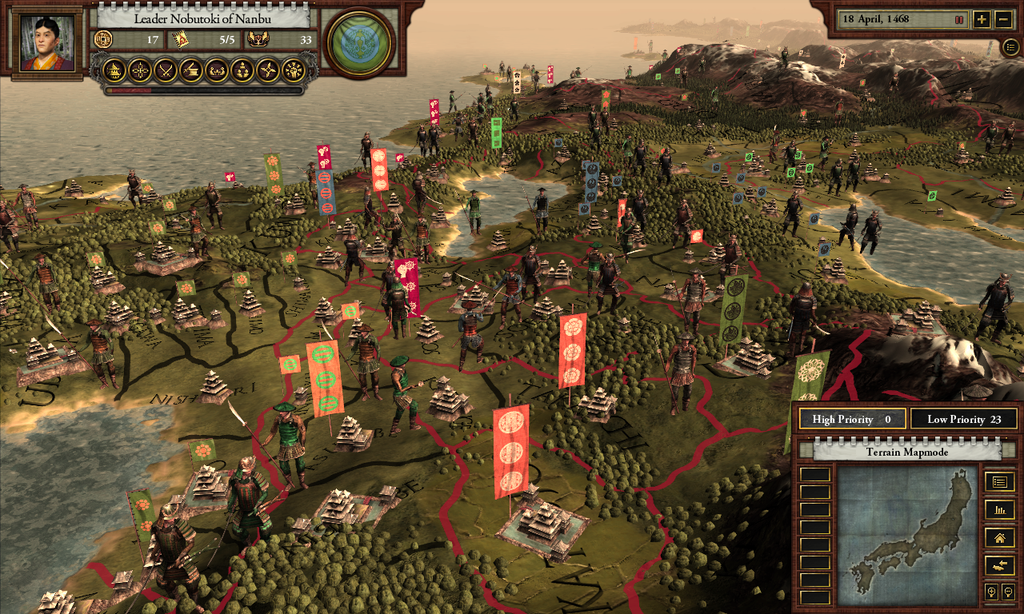This screenshot has height=614, width=1024.
Task: Click the Nanbu clan crest emblem
Action: coord(360,43)
